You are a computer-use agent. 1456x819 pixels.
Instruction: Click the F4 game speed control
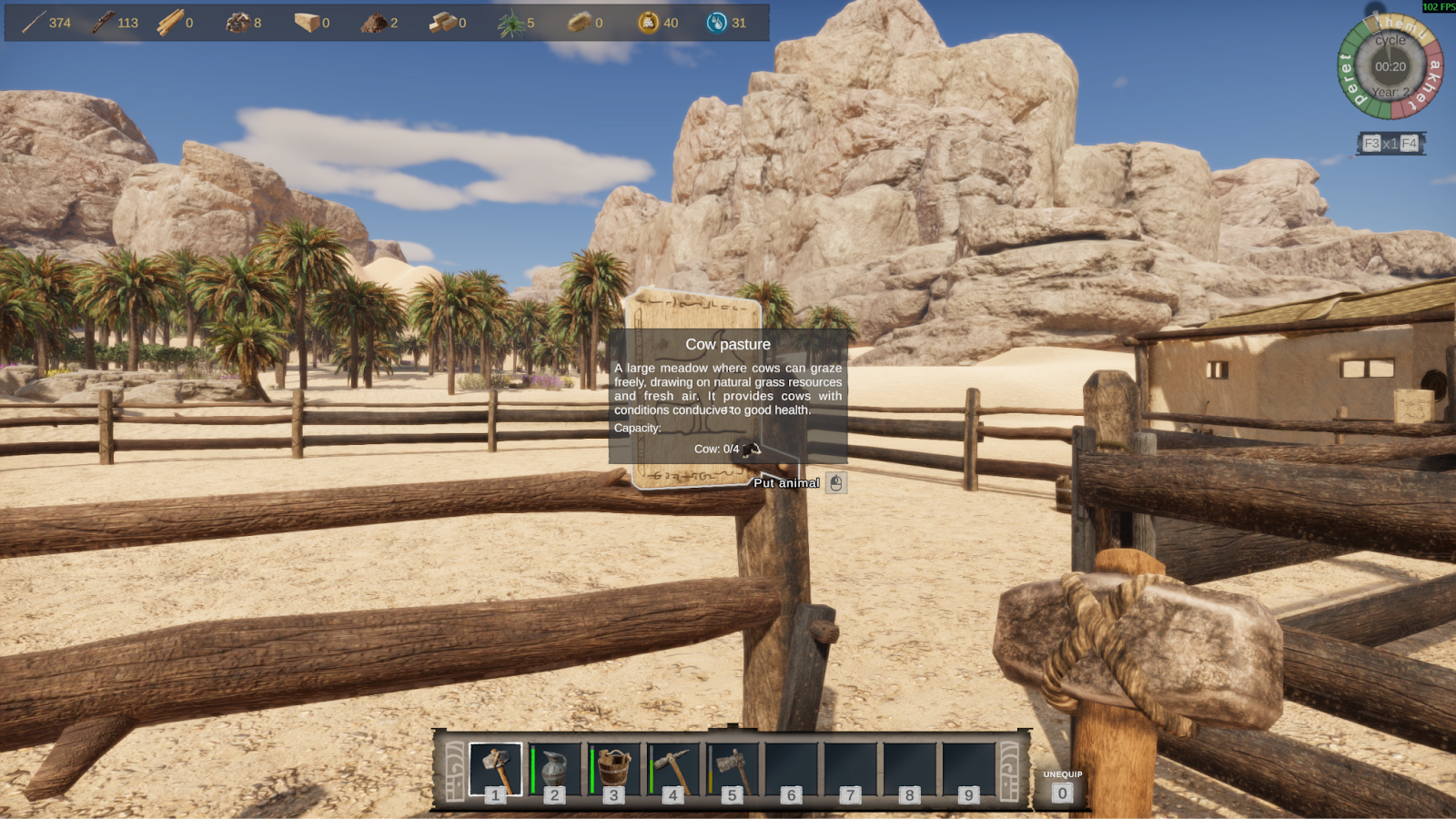pyautogui.click(x=1410, y=144)
